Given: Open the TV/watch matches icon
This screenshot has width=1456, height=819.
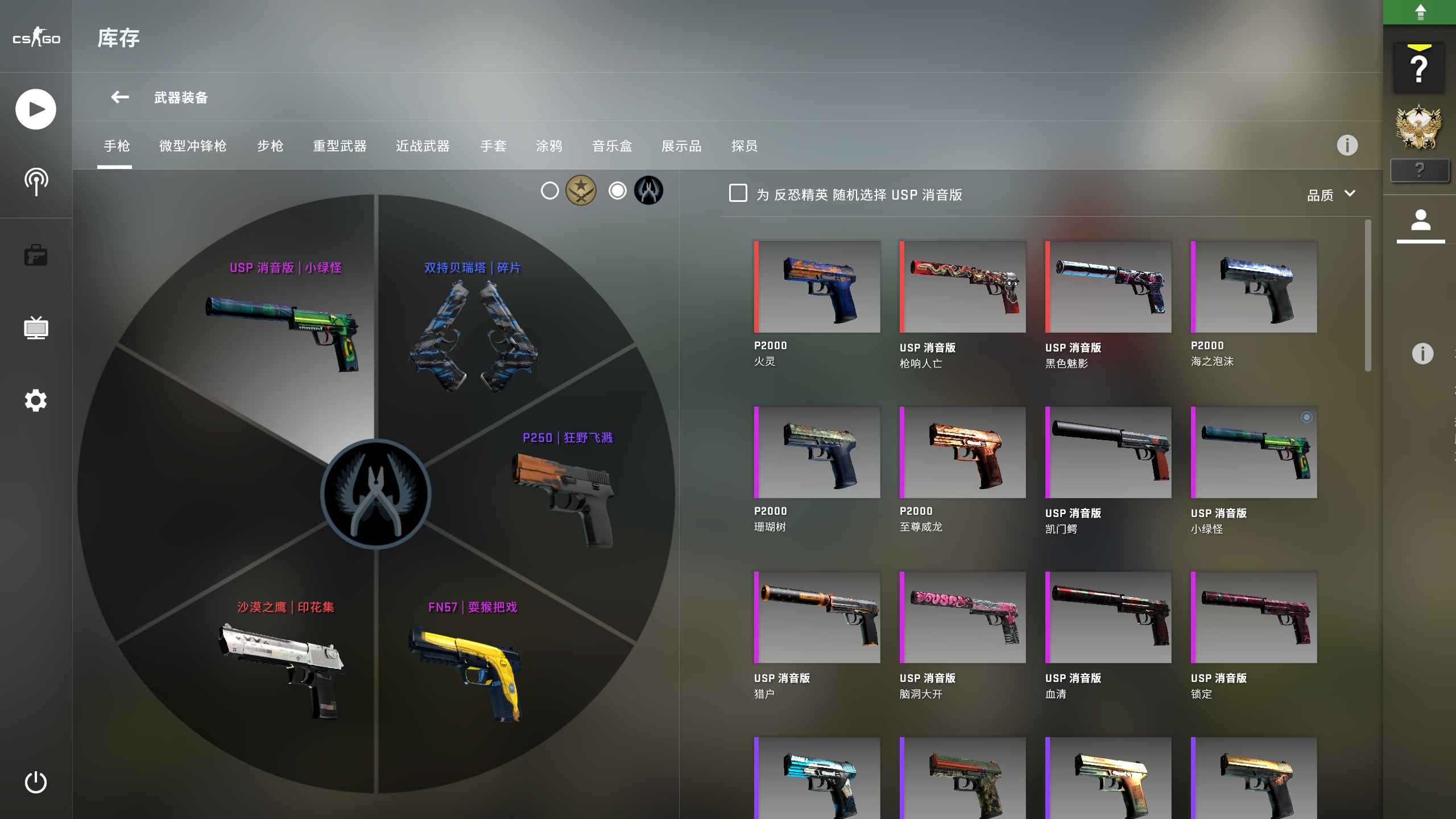Looking at the screenshot, I should [x=35, y=328].
